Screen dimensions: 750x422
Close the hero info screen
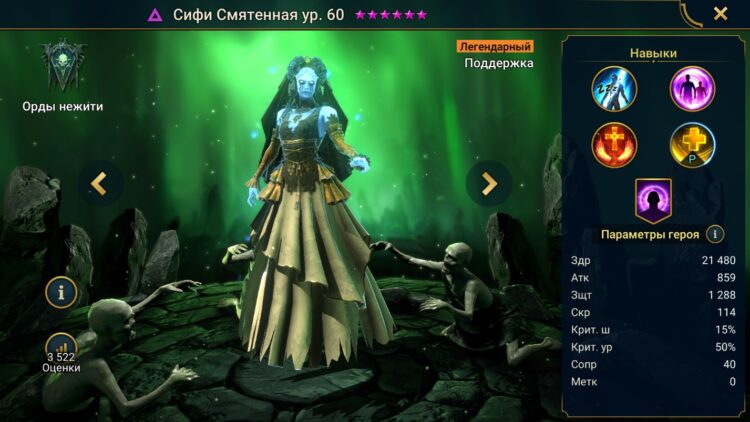[x=720, y=14]
